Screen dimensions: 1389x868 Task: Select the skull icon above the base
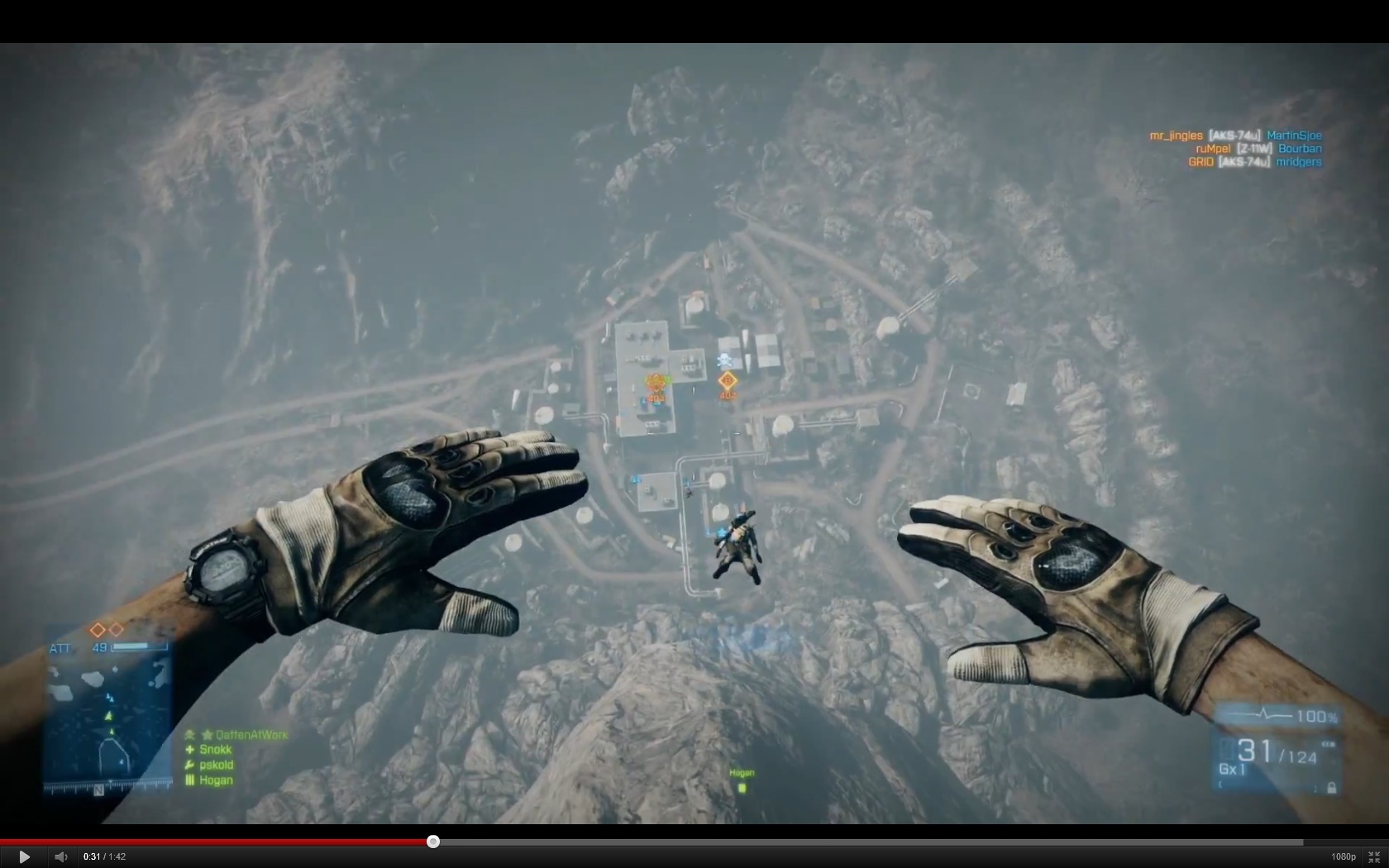[723, 359]
